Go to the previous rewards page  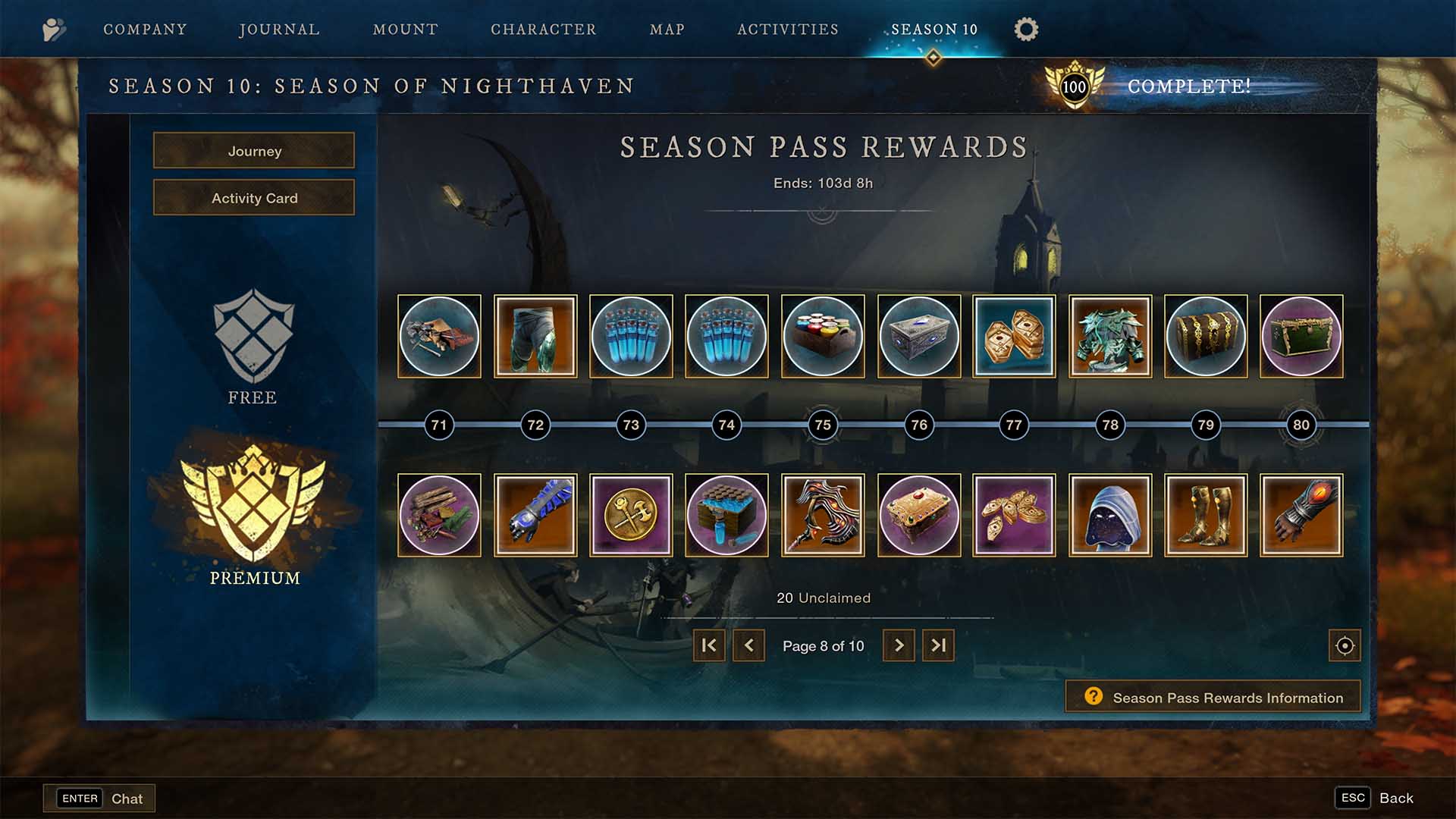748,645
